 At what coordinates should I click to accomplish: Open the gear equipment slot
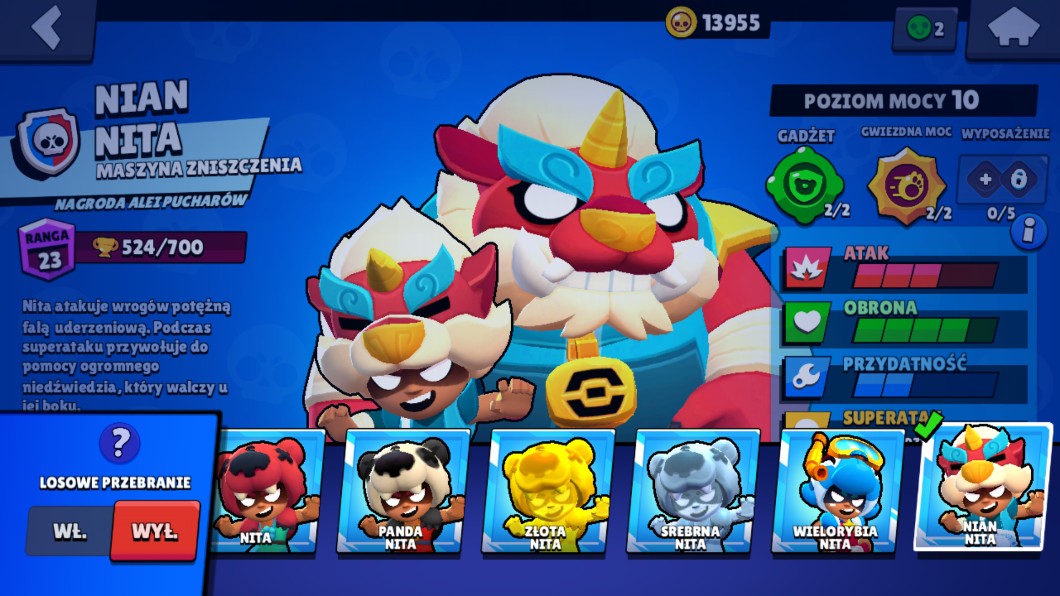[1003, 180]
